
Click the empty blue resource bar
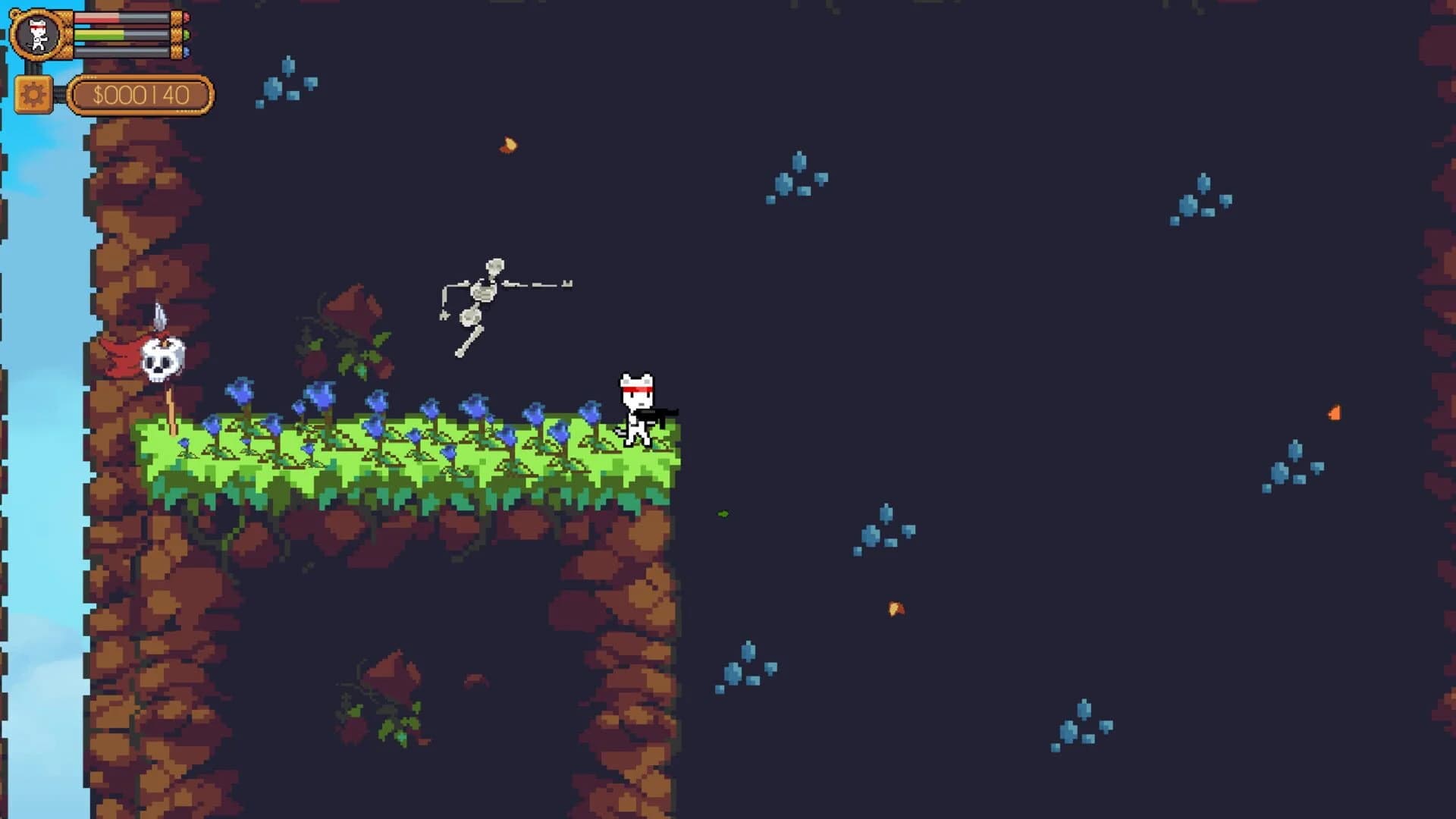(x=114, y=50)
